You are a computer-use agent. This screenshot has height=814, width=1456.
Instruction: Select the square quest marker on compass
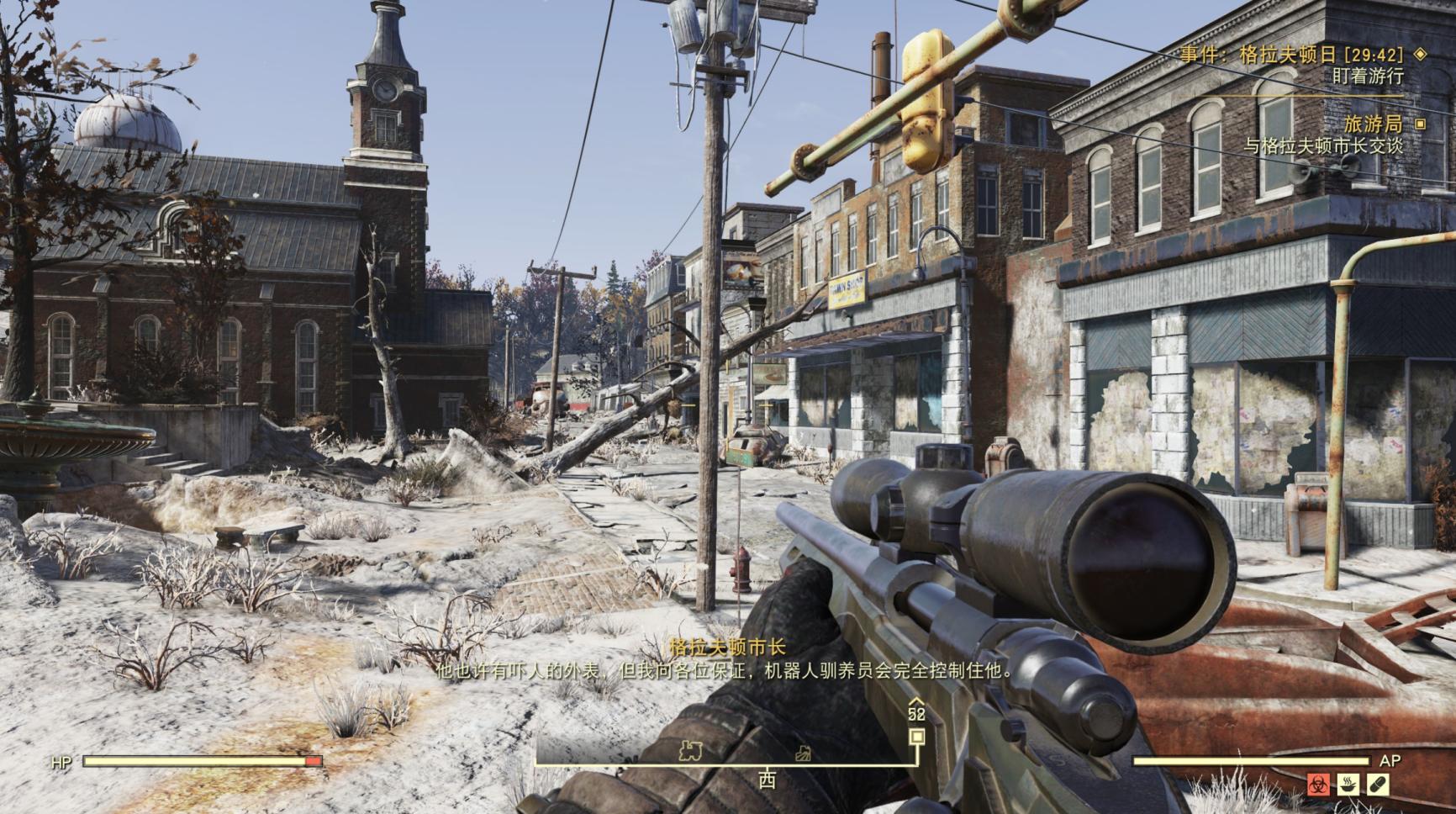[x=917, y=737]
